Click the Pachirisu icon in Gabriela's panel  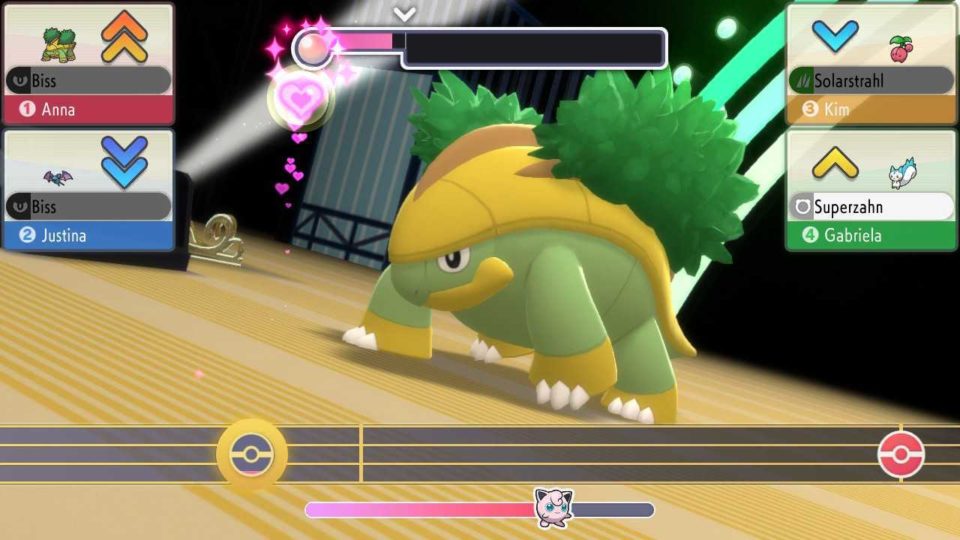tap(903, 174)
